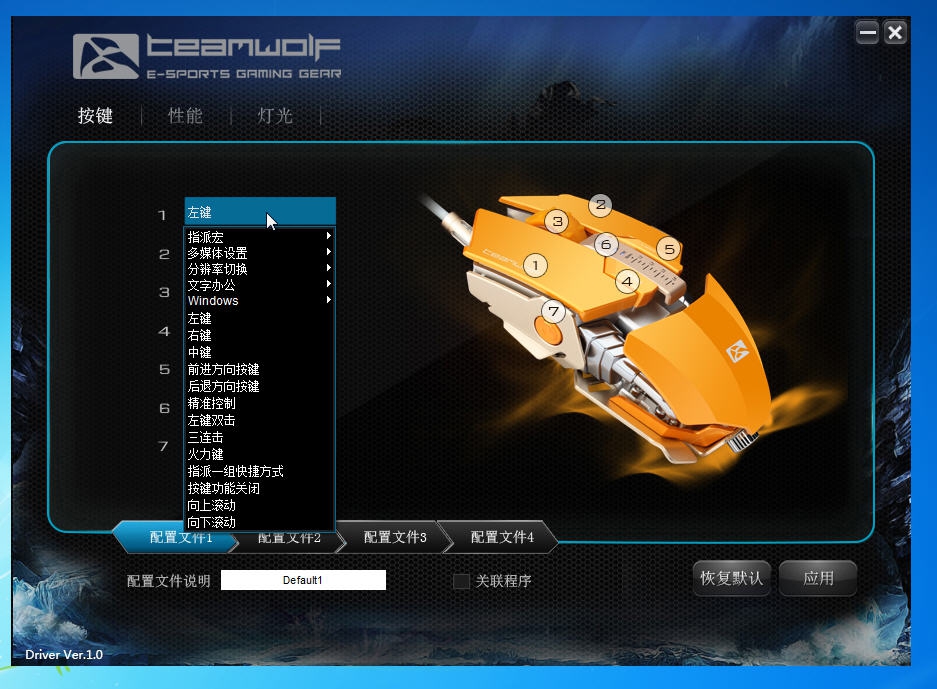Image resolution: width=937 pixels, height=689 pixels.
Task: Select 按键功能关闭 to disable the button
Action: click(x=223, y=488)
